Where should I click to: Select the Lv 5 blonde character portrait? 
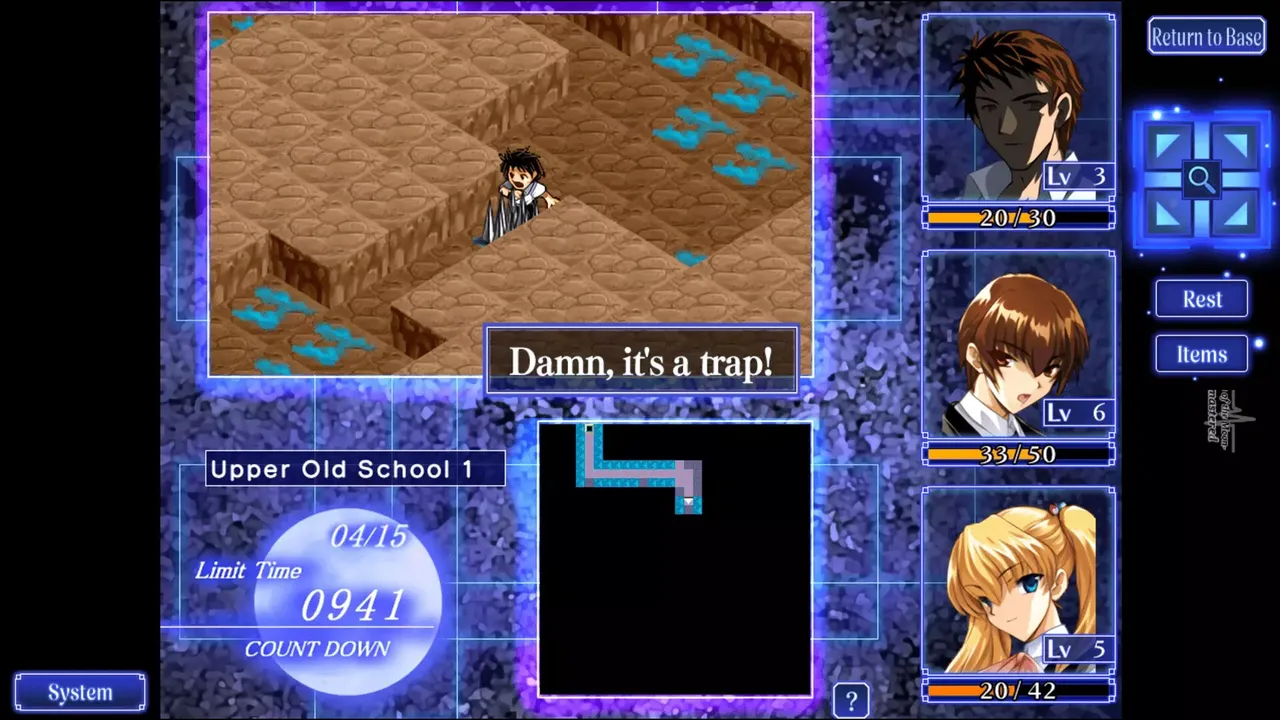click(x=1018, y=580)
